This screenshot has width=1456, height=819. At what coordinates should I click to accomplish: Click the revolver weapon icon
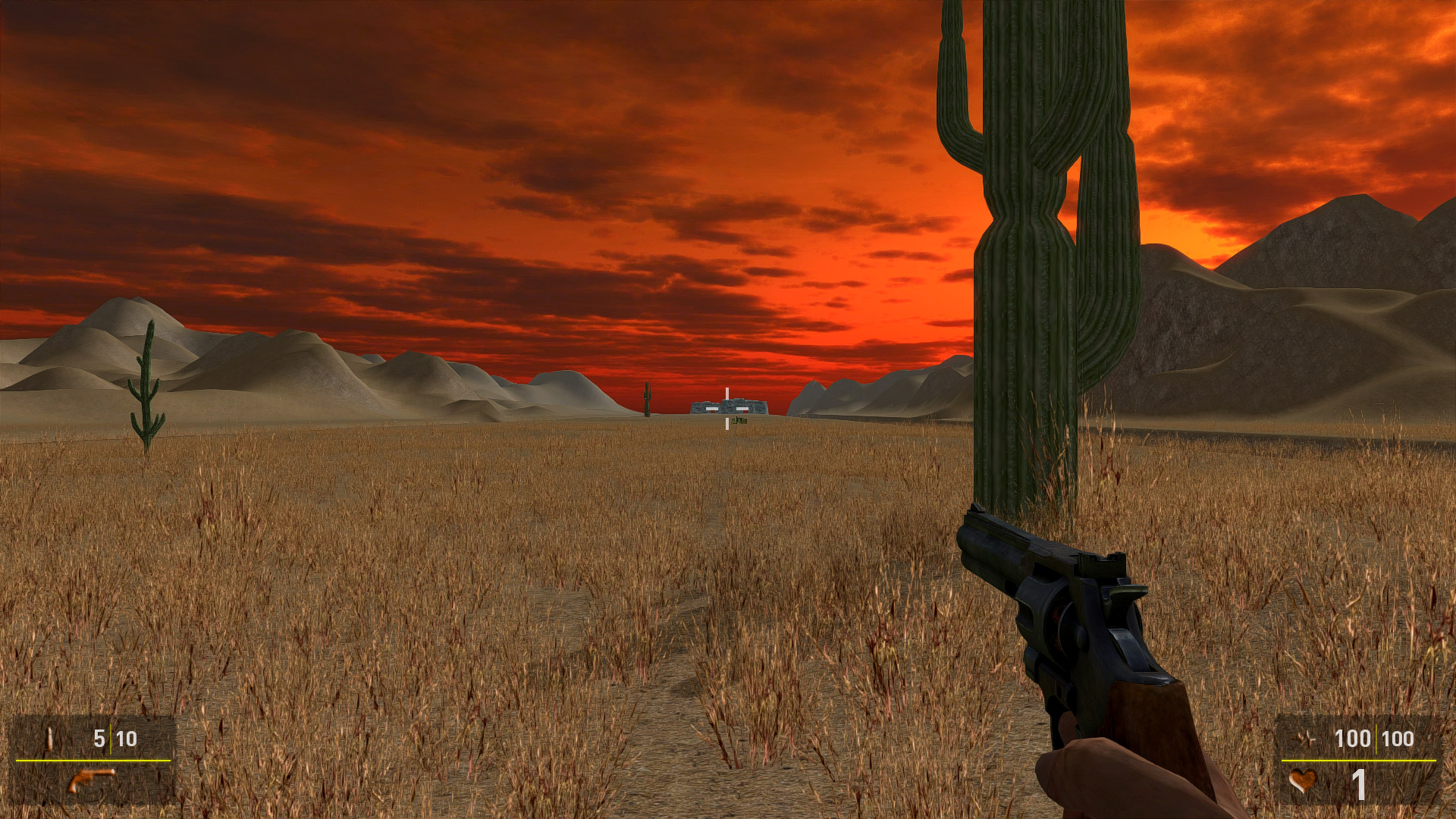pos(92,780)
